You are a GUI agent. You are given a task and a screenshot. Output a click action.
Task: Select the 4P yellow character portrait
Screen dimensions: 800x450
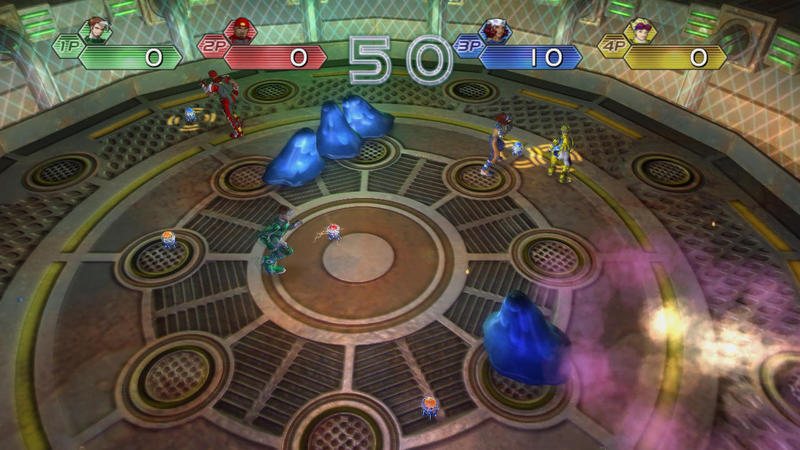pyautogui.click(x=639, y=32)
